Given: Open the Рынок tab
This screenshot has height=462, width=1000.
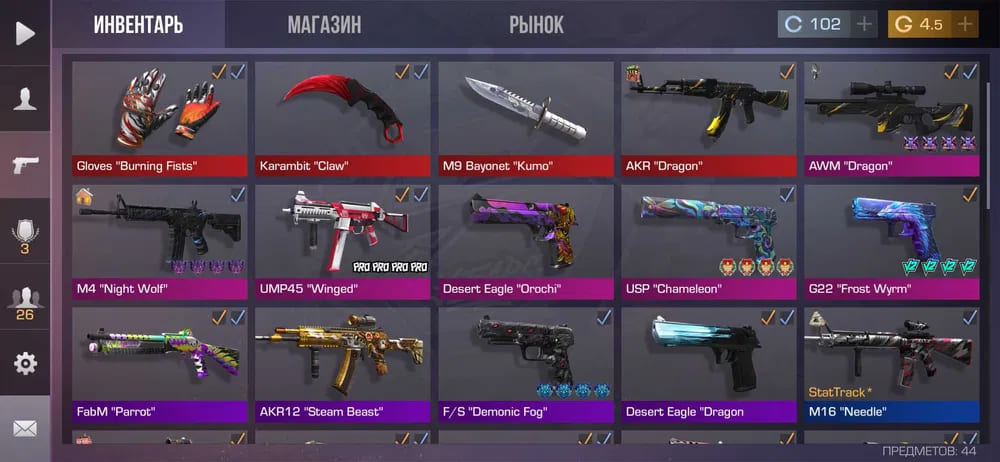Looking at the screenshot, I should tap(536, 24).
